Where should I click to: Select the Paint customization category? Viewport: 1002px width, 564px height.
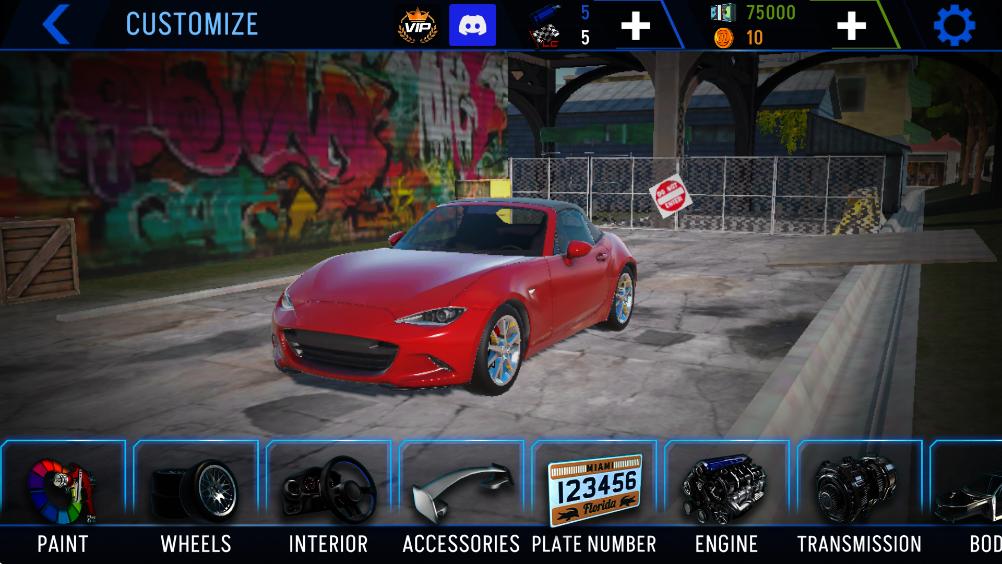(x=62, y=493)
